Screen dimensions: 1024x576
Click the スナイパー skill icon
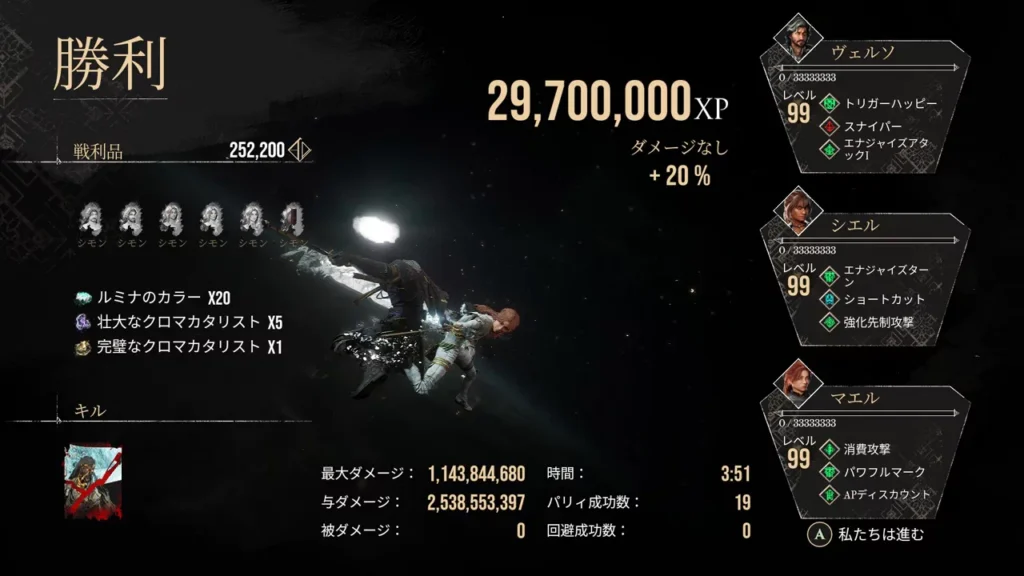pyautogui.click(x=828, y=126)
